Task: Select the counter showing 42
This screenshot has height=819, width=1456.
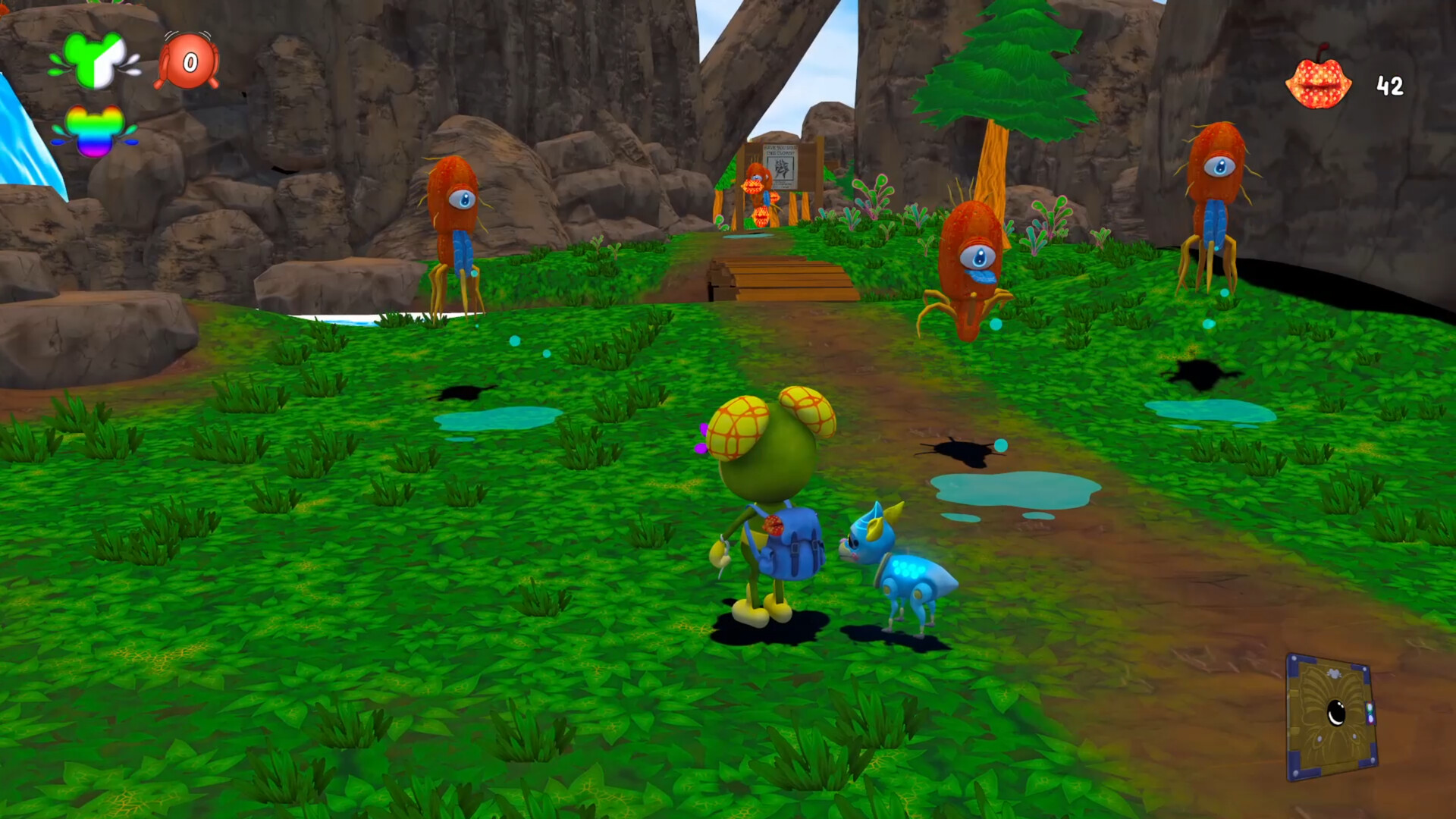Action: (1390, 85)
